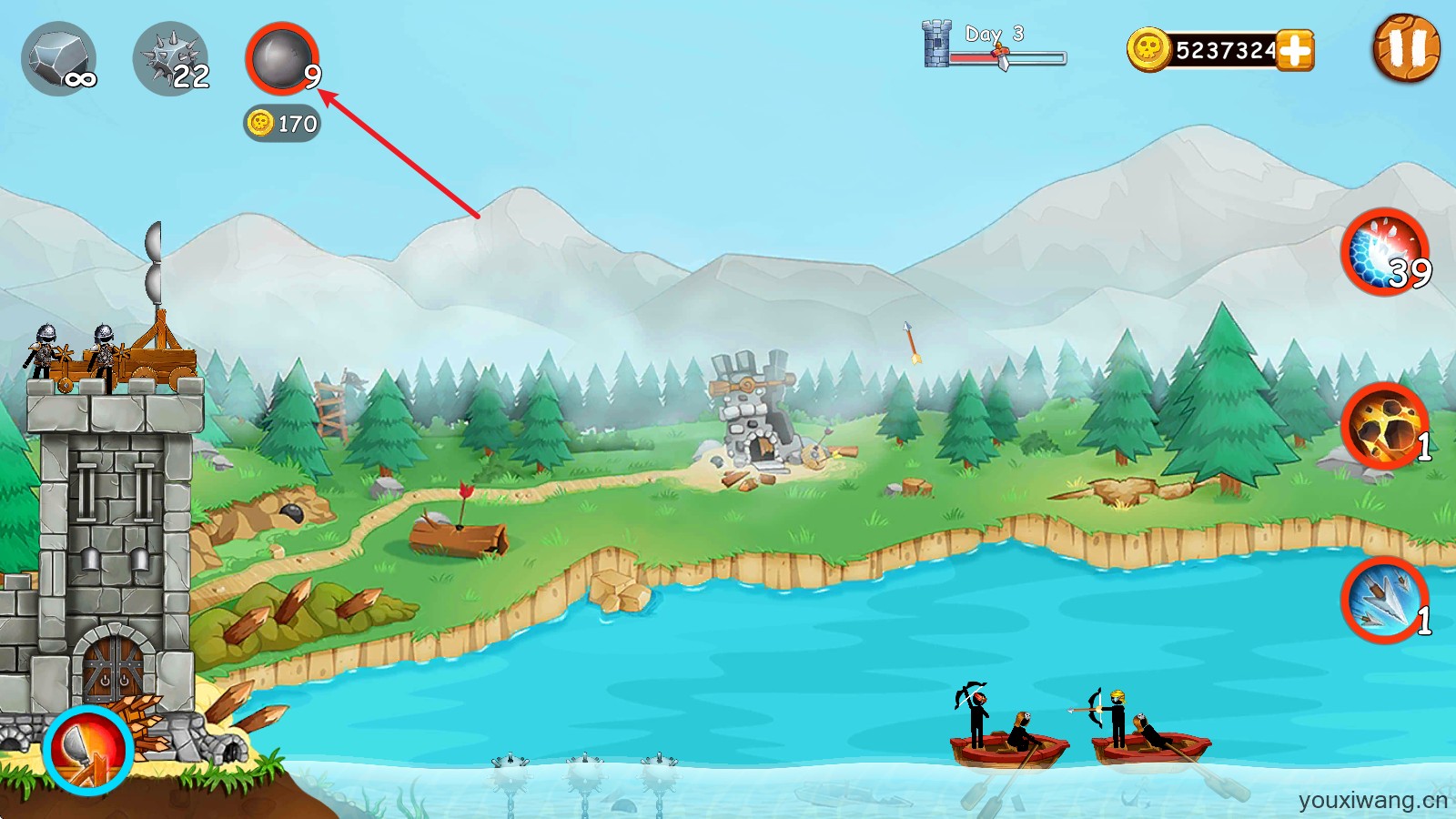Viewport: 1456px width, 819px height.
Task: Select the infinite stone ammo
Action: click(59, 59)
